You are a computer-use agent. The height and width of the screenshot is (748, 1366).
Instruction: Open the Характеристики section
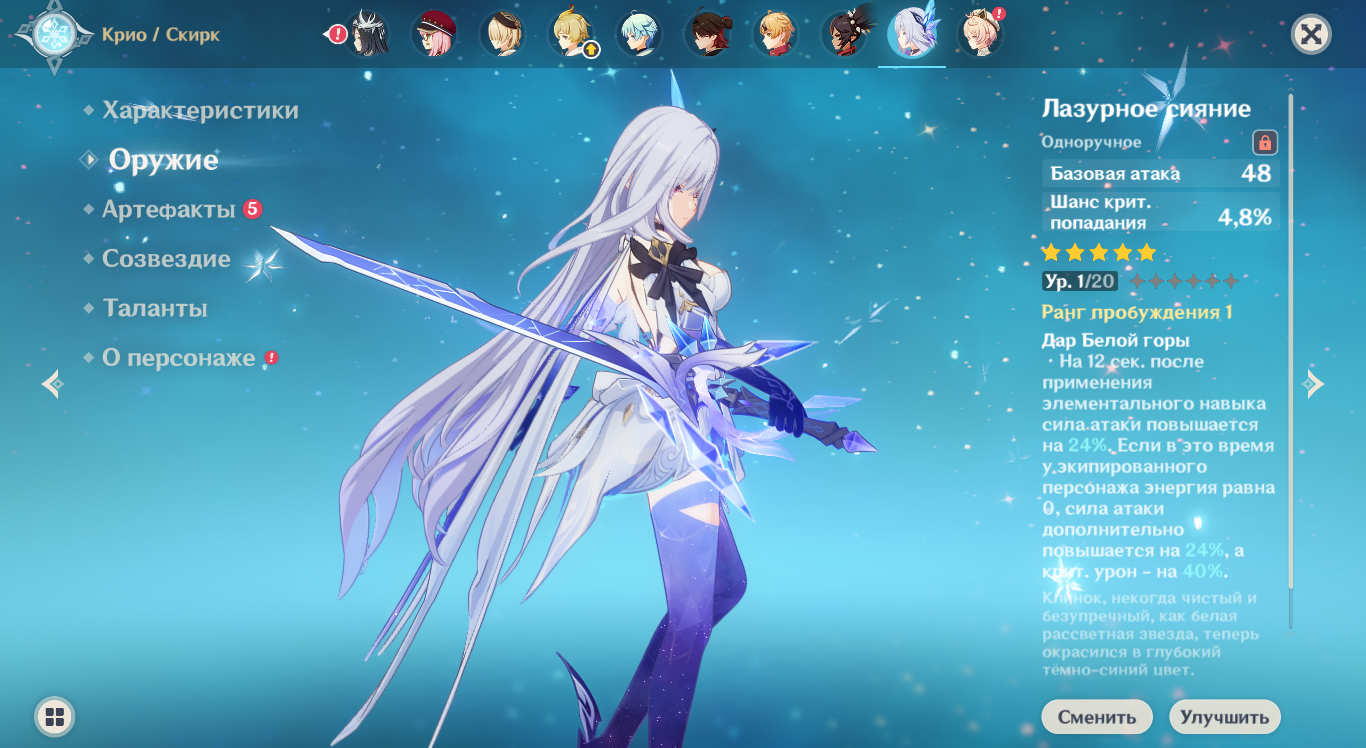pos(200,110)
